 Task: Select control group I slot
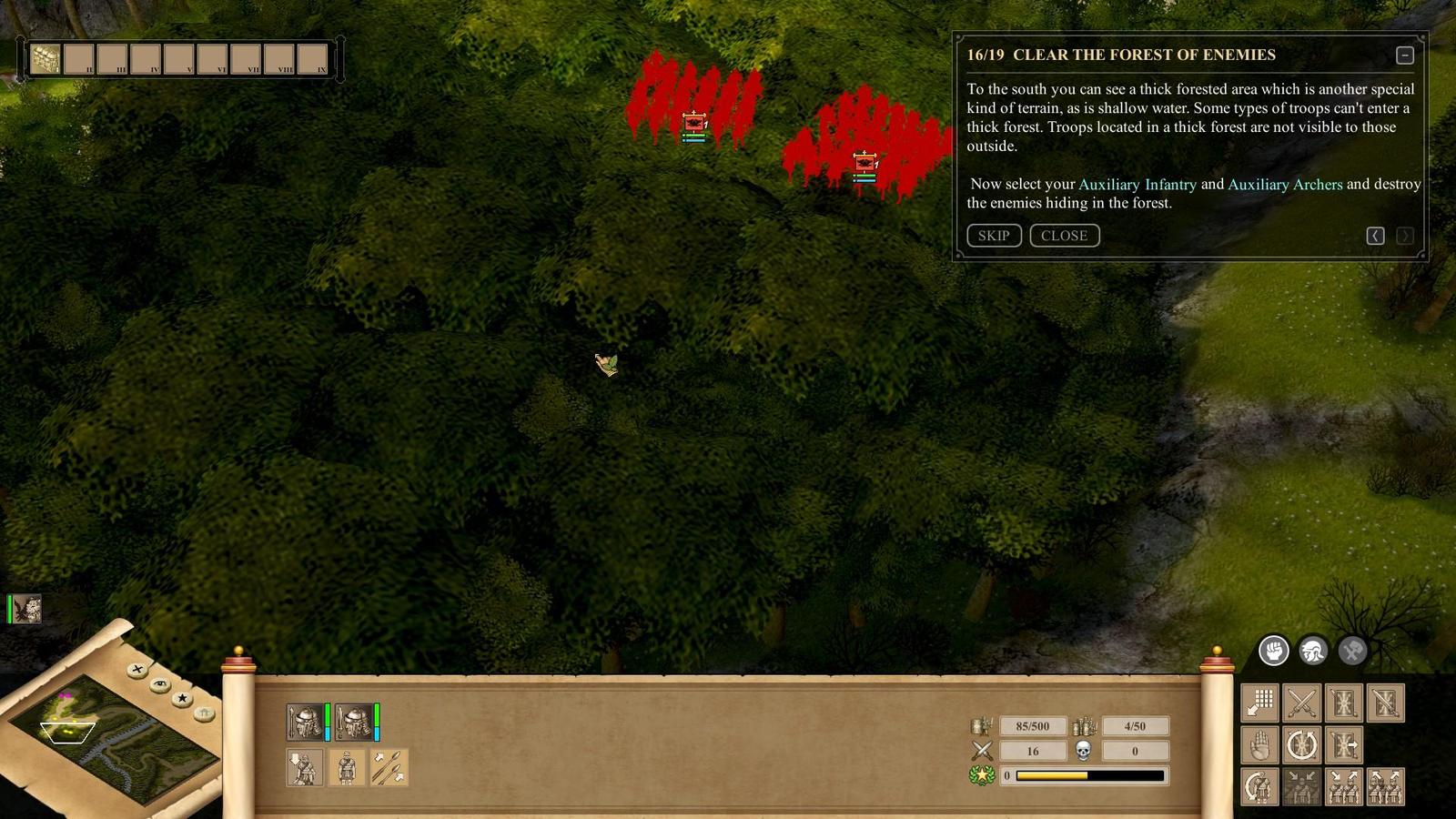pyautogui.click(x=45, y=59)
